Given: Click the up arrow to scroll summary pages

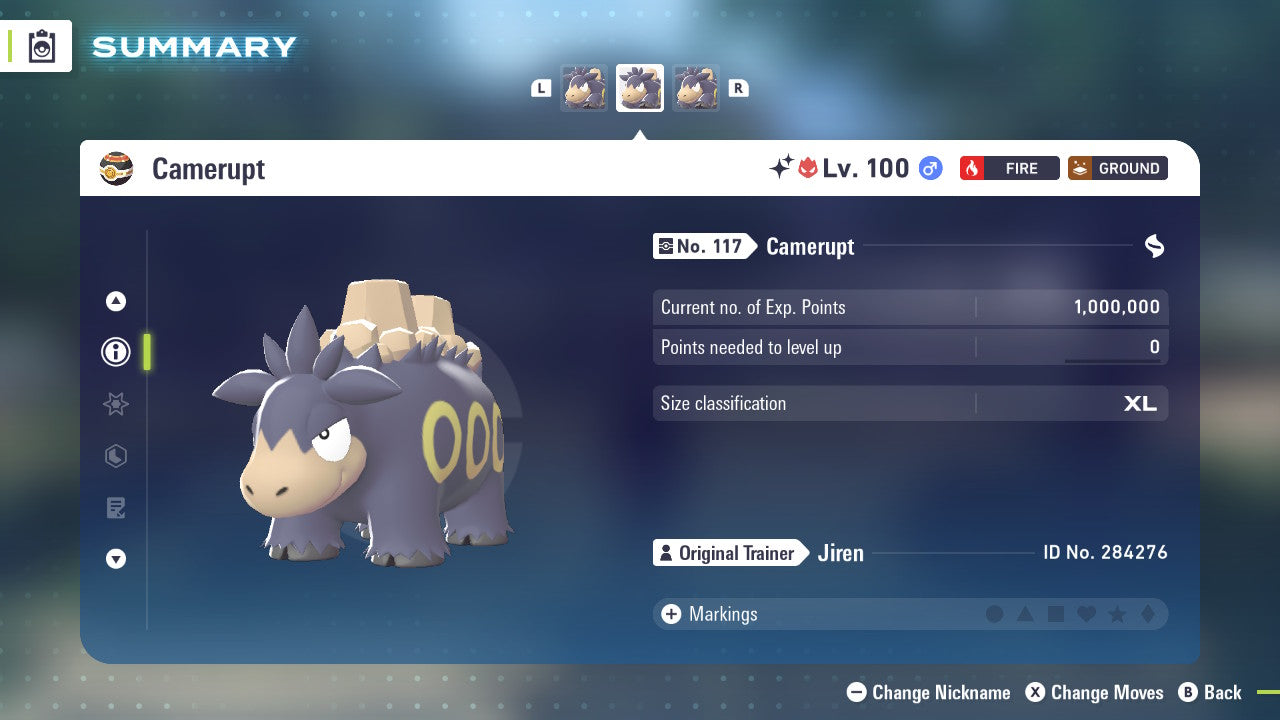Looking at the screenshot, I should pos(115,301).
